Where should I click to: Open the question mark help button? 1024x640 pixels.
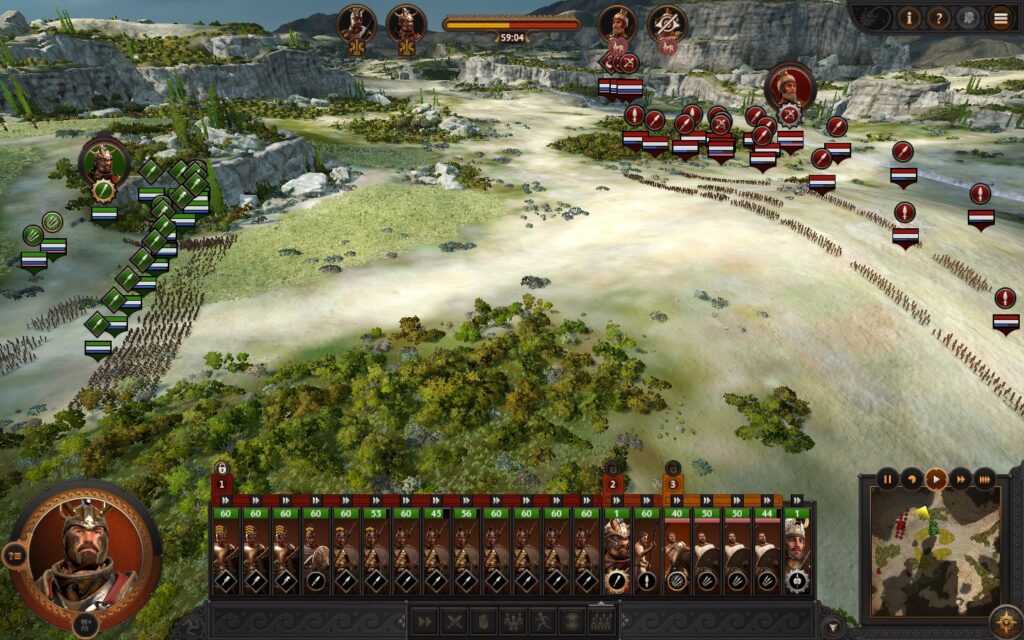(938, 17)
